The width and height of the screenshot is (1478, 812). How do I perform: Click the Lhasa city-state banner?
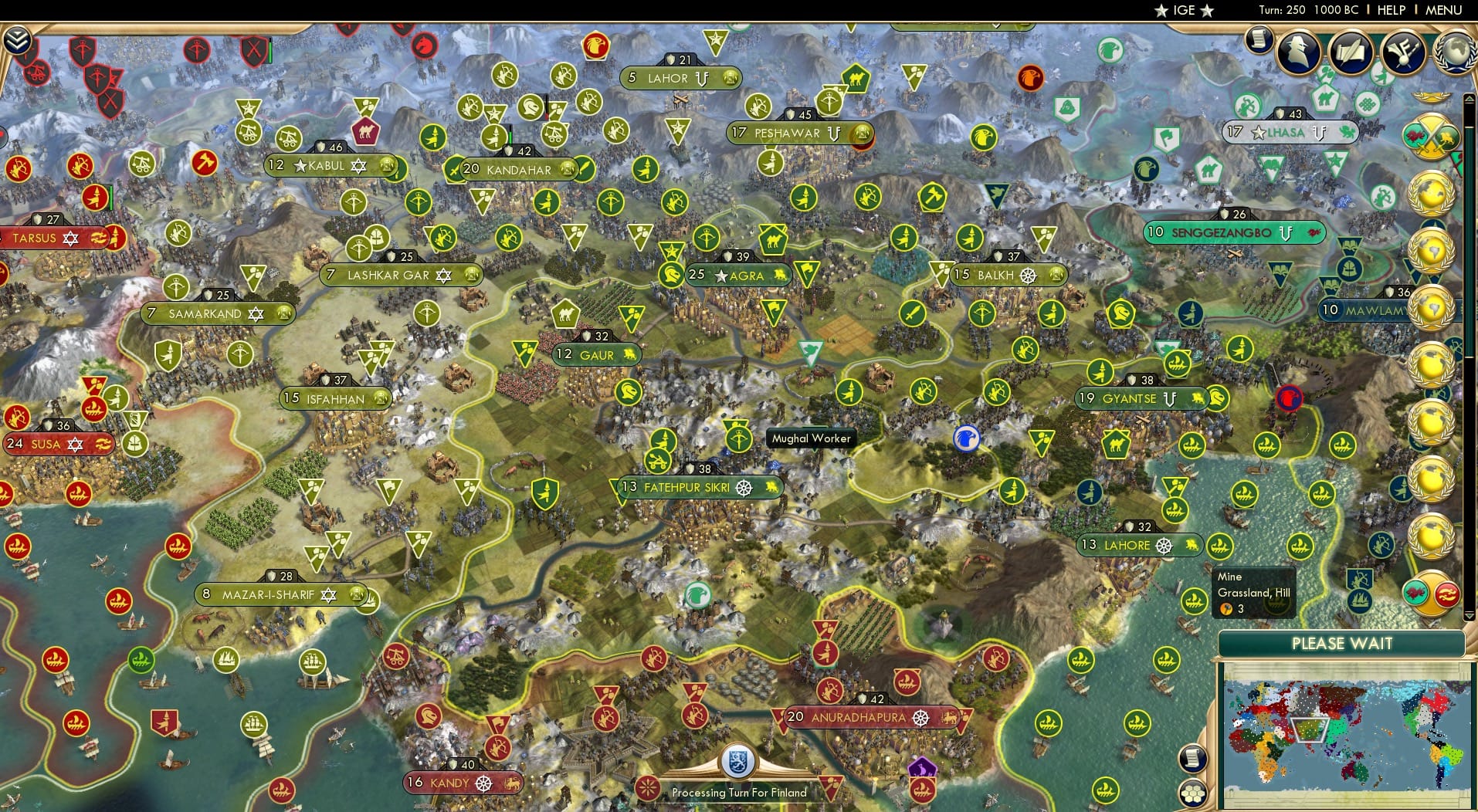click(x=1290, y=132)
